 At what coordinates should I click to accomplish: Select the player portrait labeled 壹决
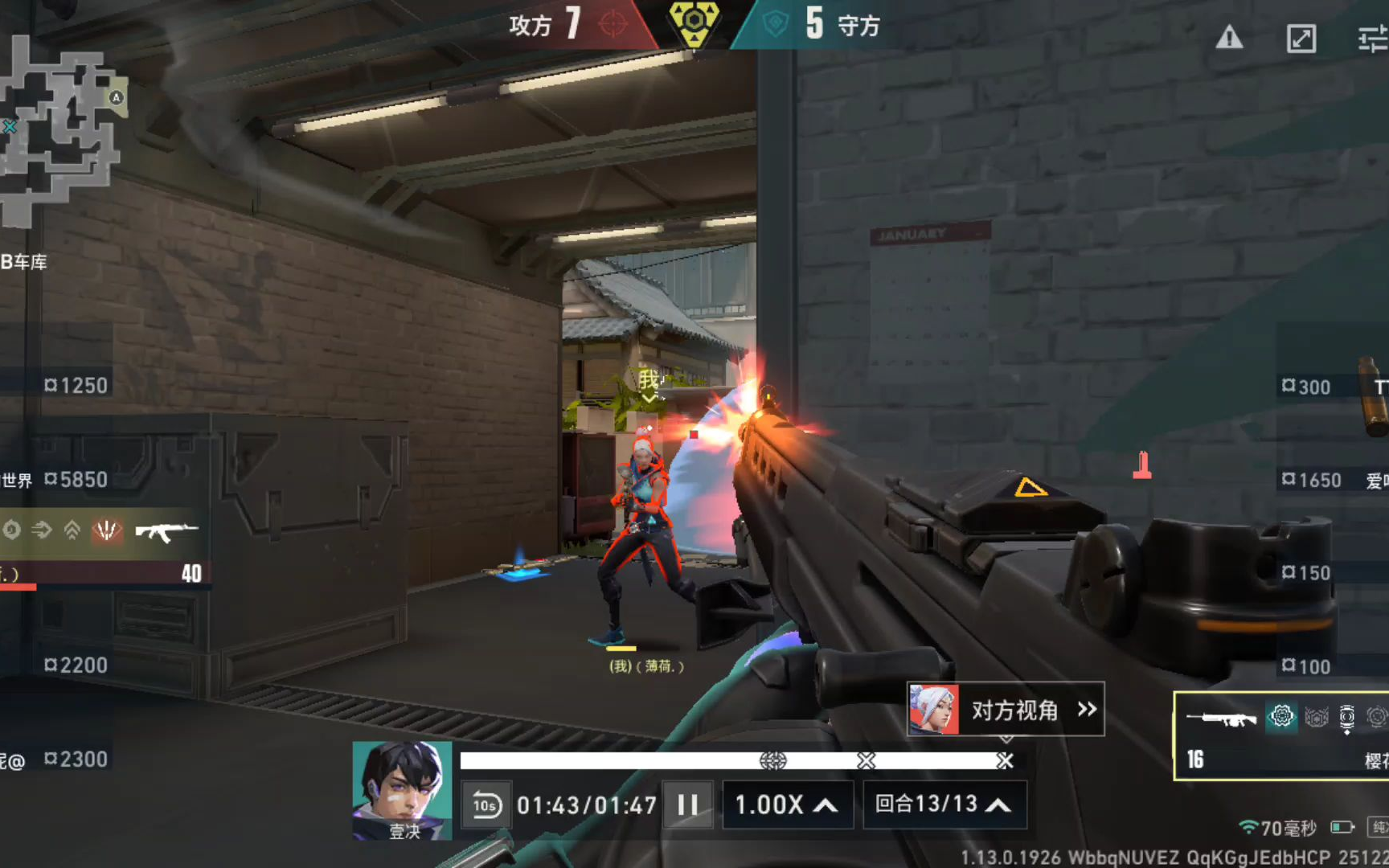click(x=402, y=790)
